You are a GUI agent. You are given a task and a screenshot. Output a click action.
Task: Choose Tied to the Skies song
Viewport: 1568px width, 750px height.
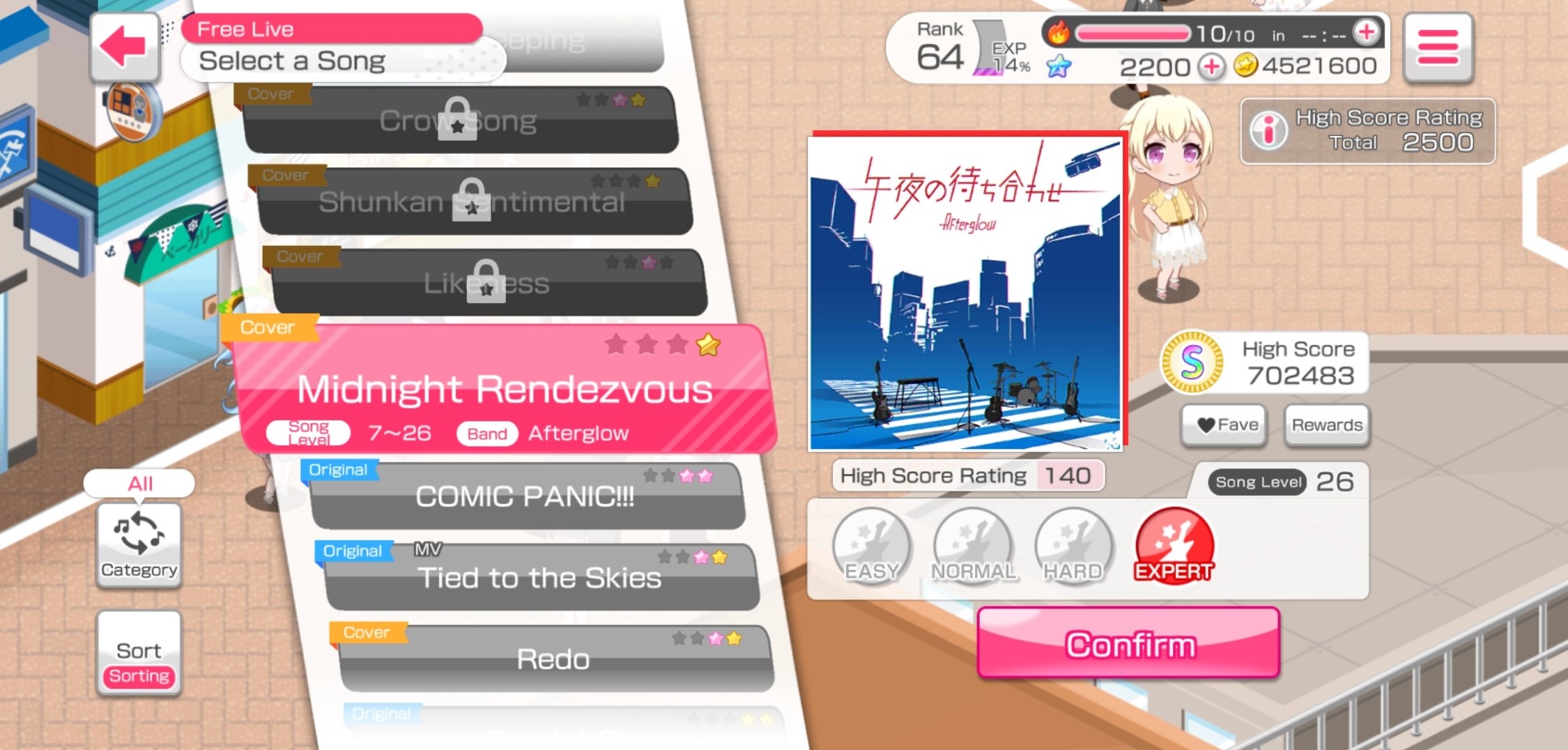click(539, 578)
